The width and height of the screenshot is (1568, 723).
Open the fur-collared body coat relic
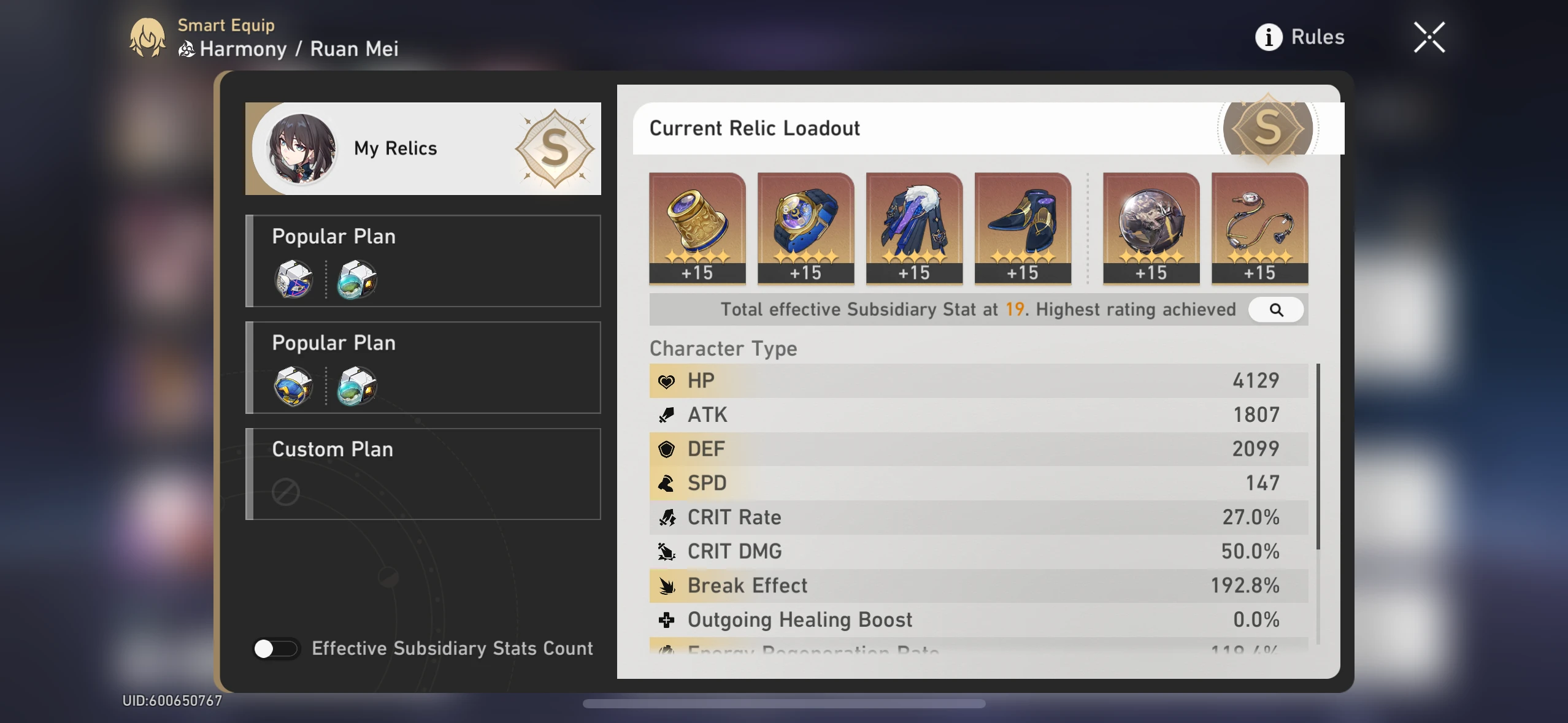(x=913, y=227)
